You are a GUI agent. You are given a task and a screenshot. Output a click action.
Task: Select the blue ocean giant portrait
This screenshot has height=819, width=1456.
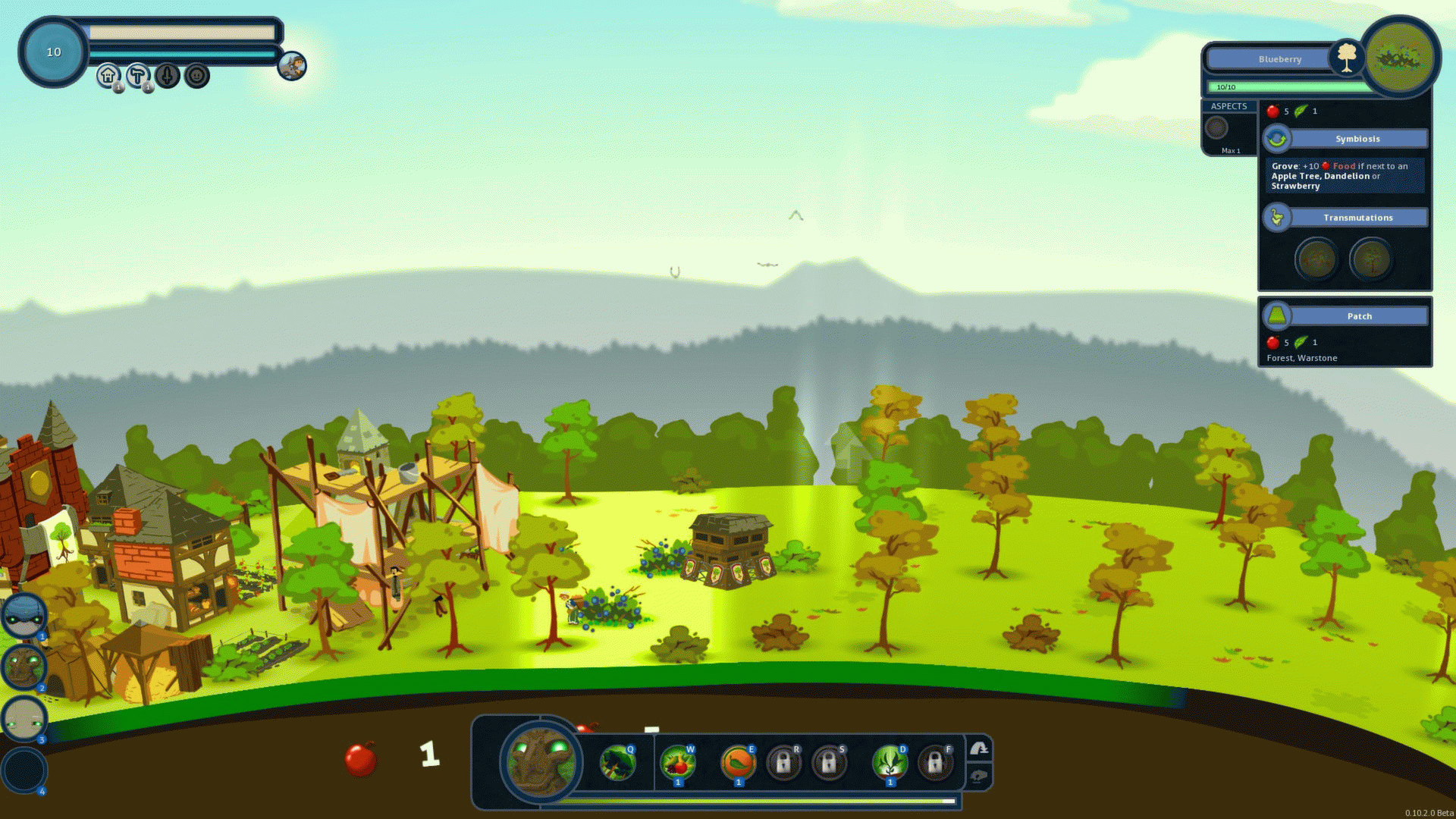[24, 615]
